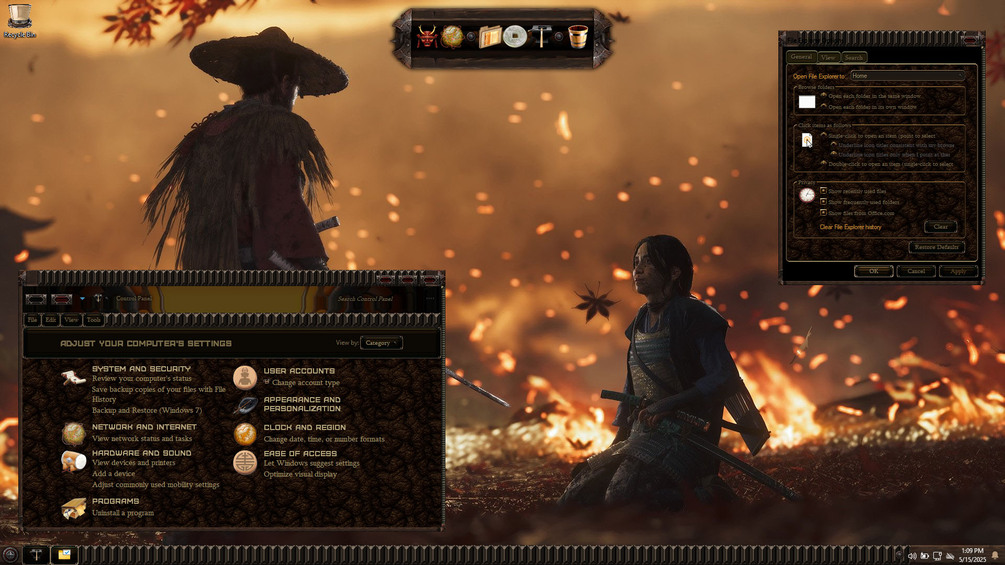Cancel the Folder Options dialog
The image size is (1005, 565).
coord(916,271)
